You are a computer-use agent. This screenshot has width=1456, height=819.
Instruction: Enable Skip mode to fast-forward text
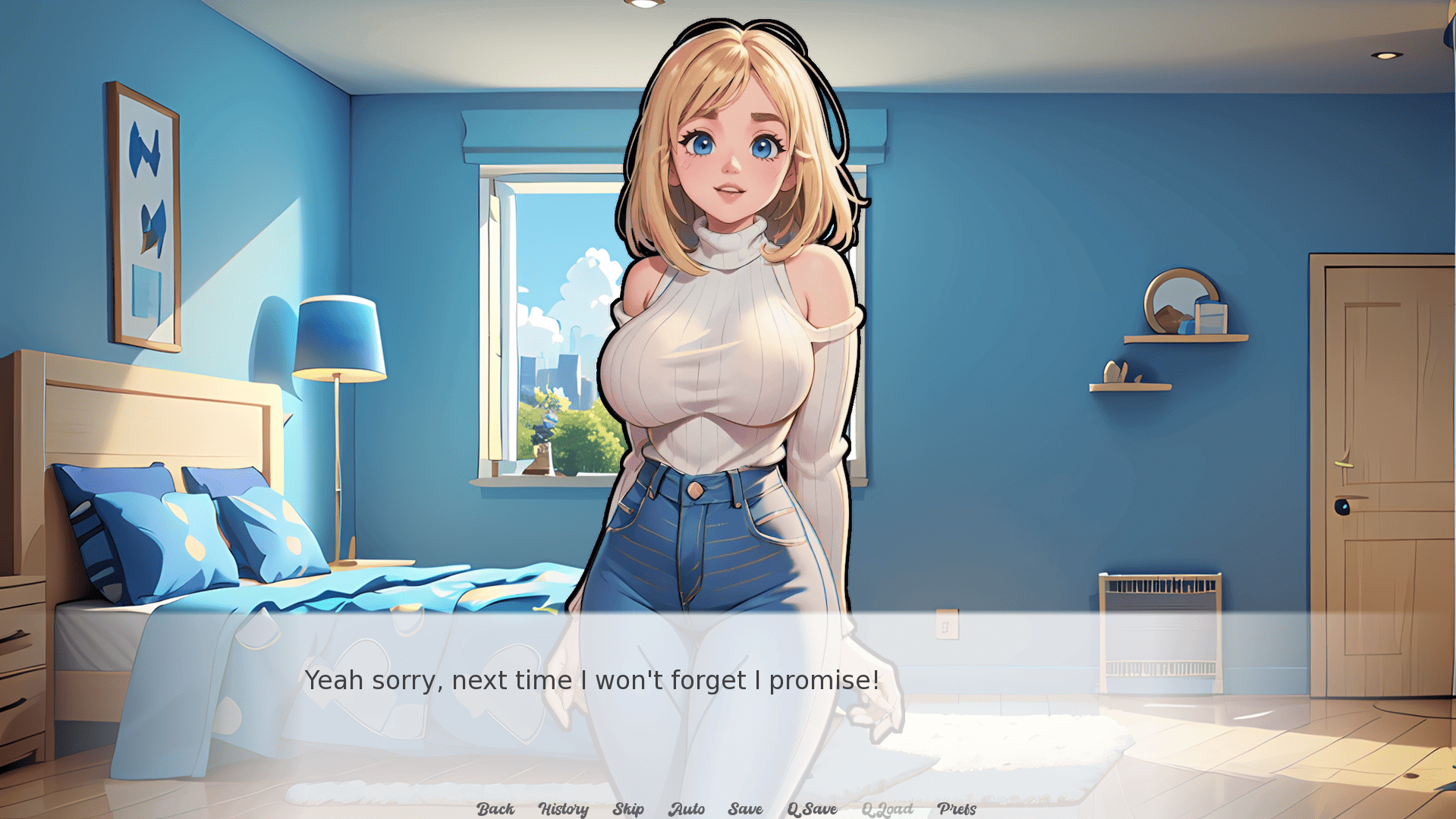[627, 809]
